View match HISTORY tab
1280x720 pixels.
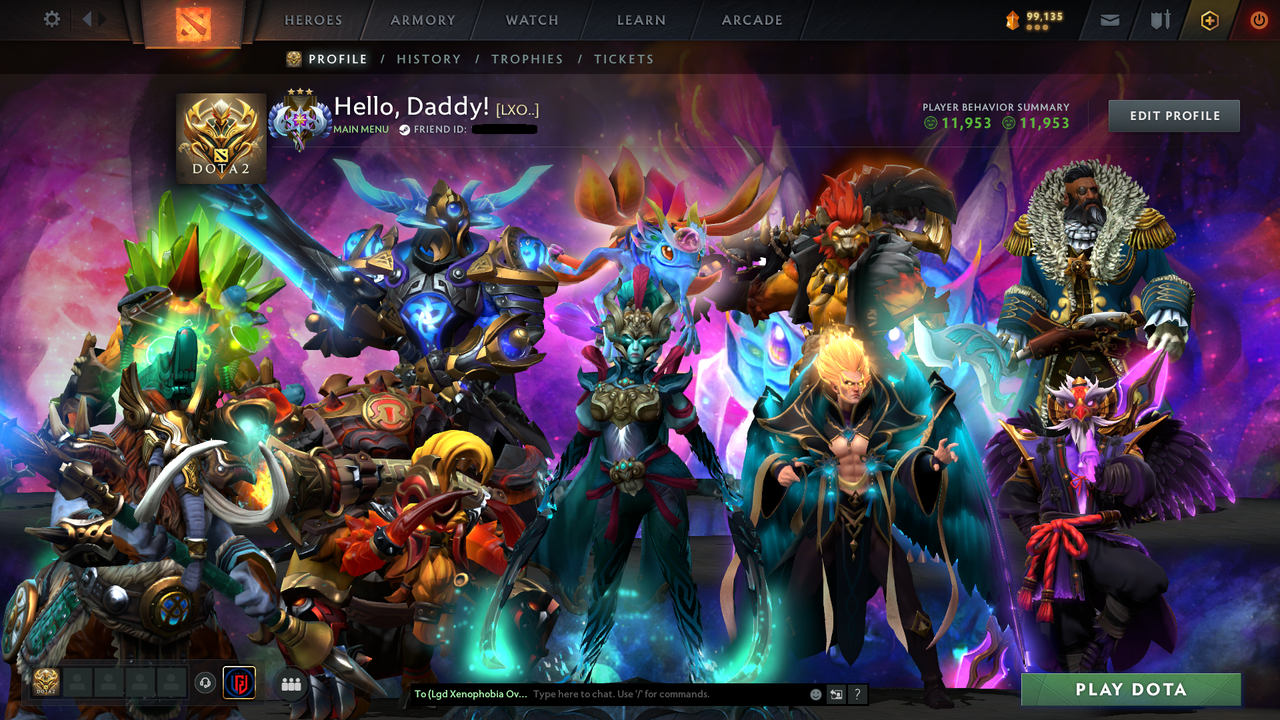coord(428,59)
